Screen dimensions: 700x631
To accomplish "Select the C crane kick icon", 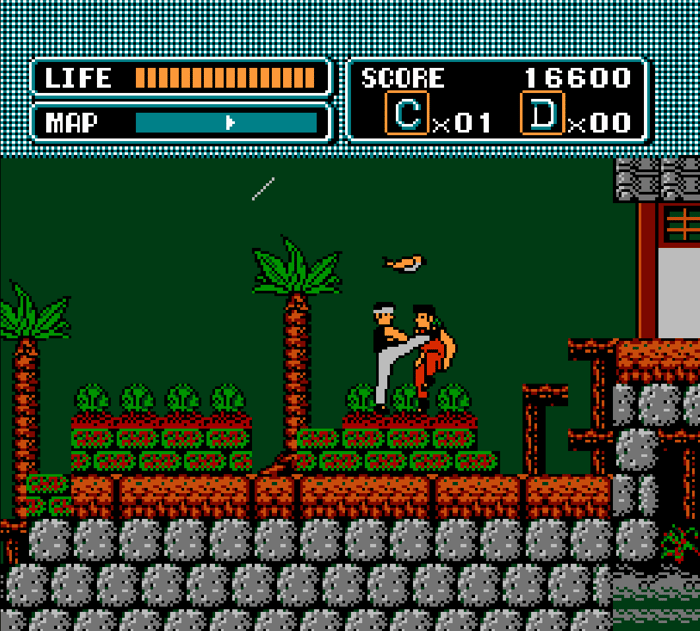I will (x=407, y=115).
